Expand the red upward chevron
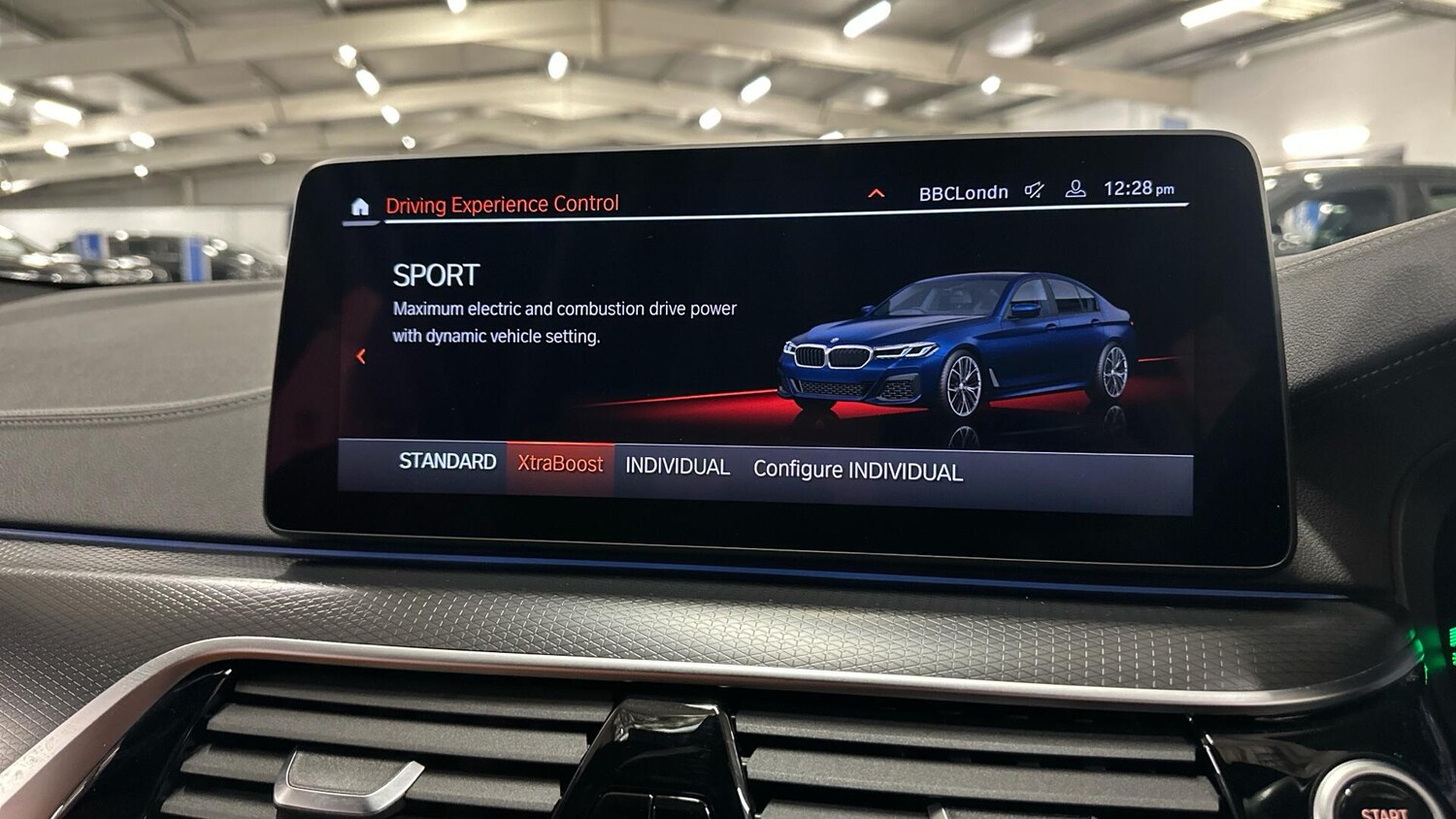The image size is (1456, 819). 876,194
